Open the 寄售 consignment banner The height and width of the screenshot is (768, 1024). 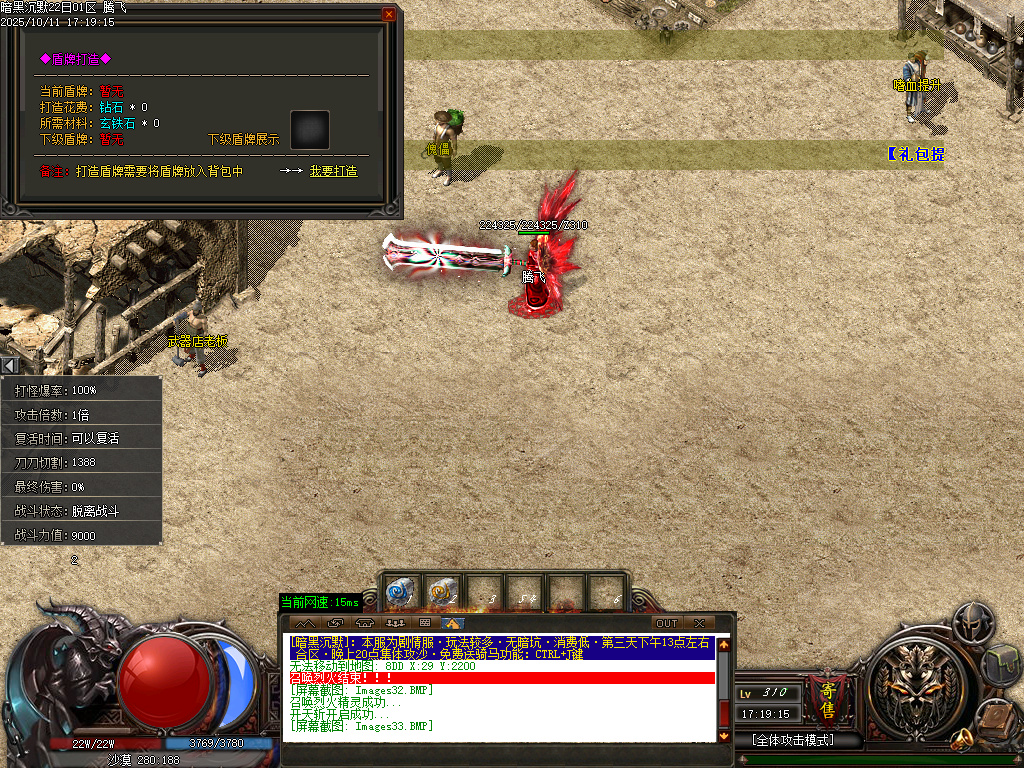(x=828, y=698)
